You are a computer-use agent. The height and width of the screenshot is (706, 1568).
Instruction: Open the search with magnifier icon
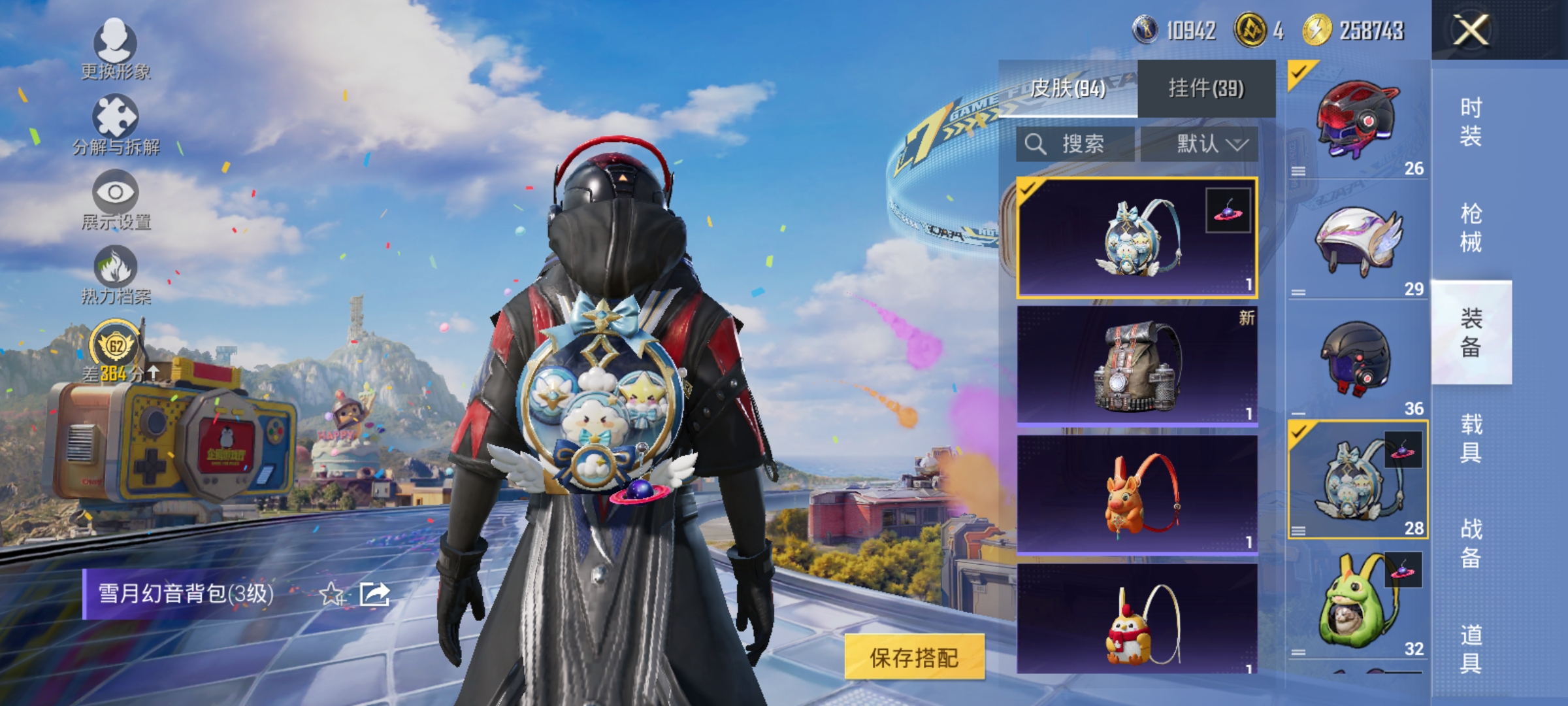pos(1037,145)
